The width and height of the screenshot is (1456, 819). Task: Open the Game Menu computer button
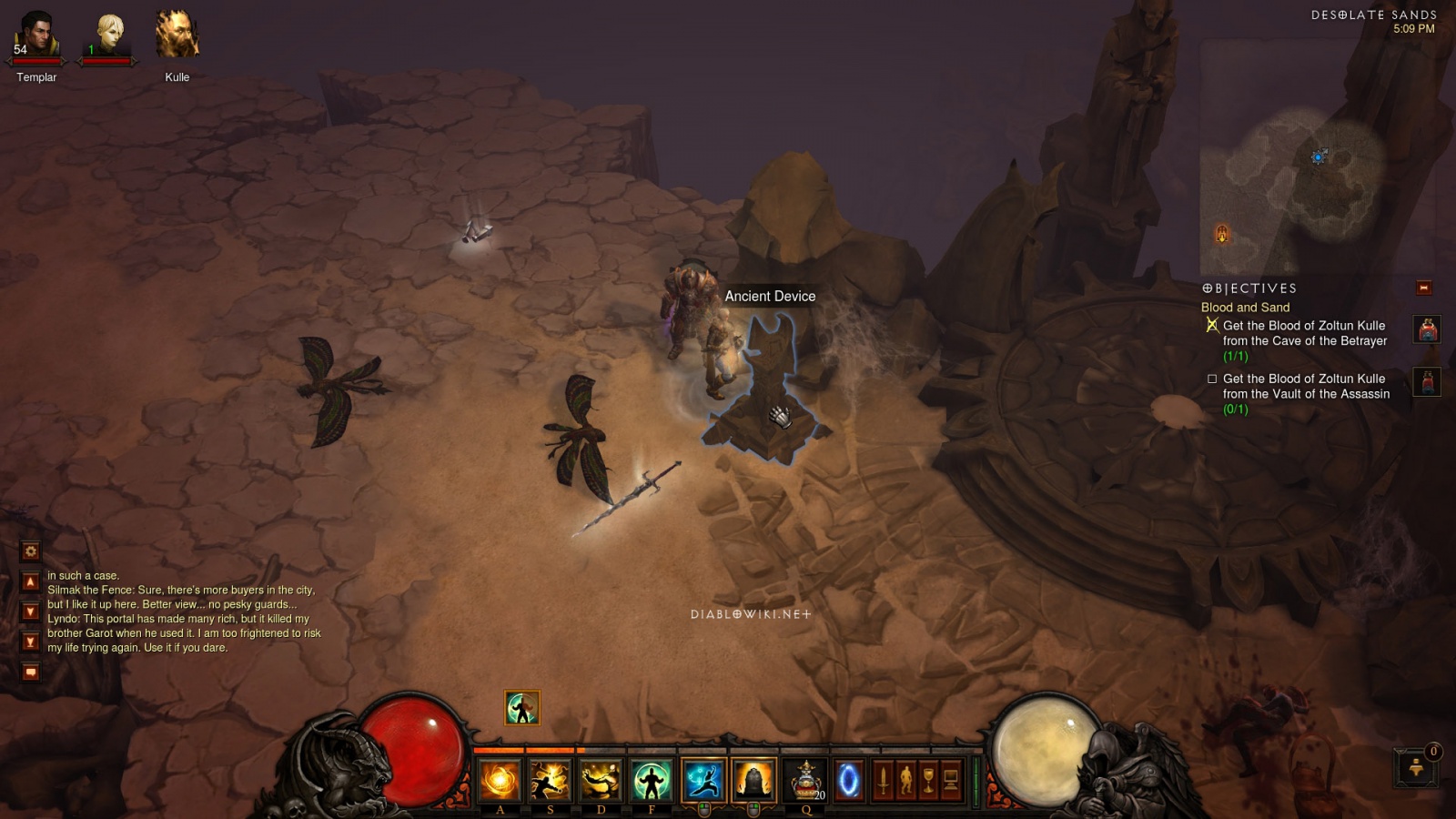pos(951,781)
